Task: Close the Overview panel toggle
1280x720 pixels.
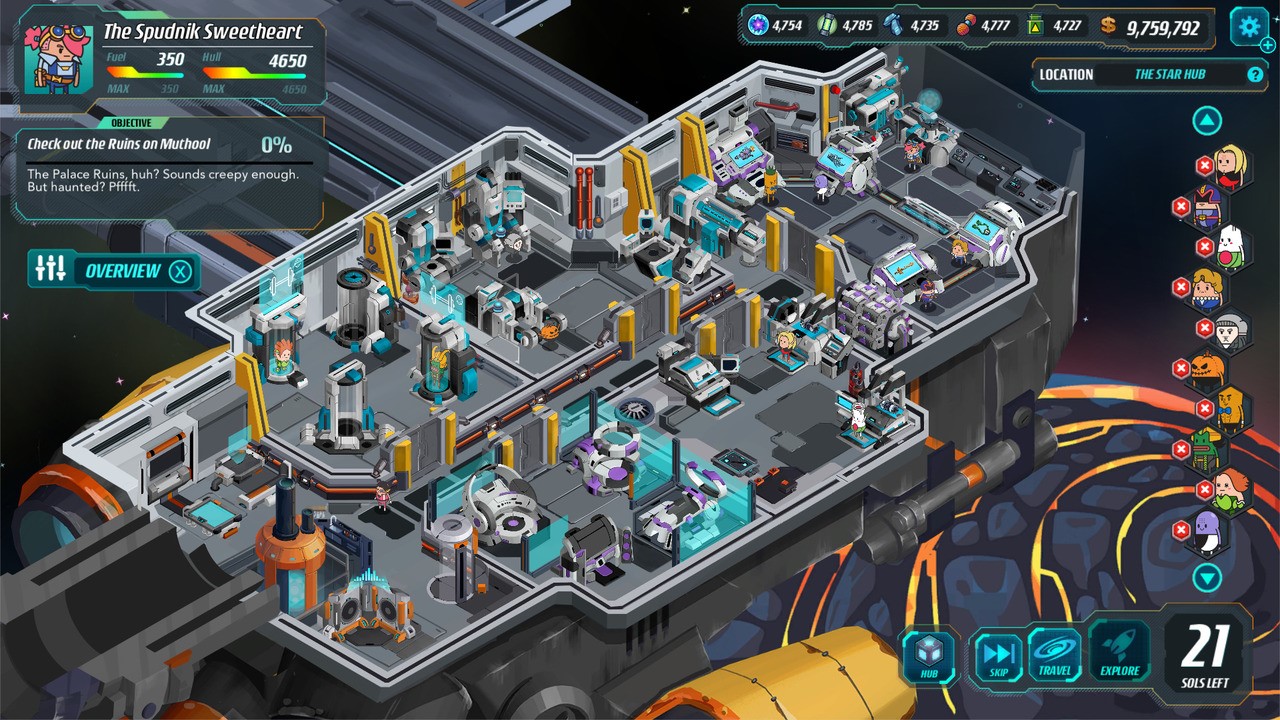Action: click(x=179, y=271)
